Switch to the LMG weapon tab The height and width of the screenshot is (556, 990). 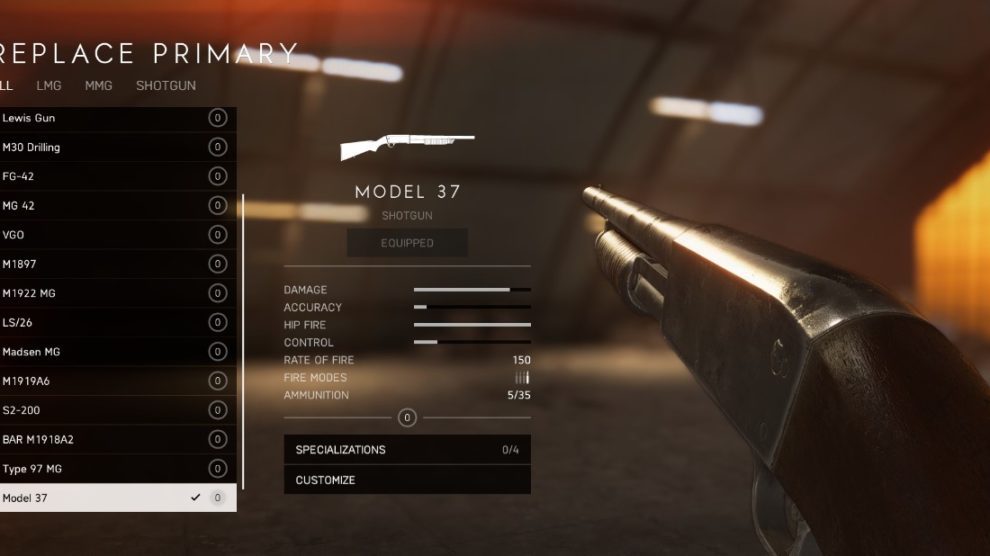click(49, 86)
